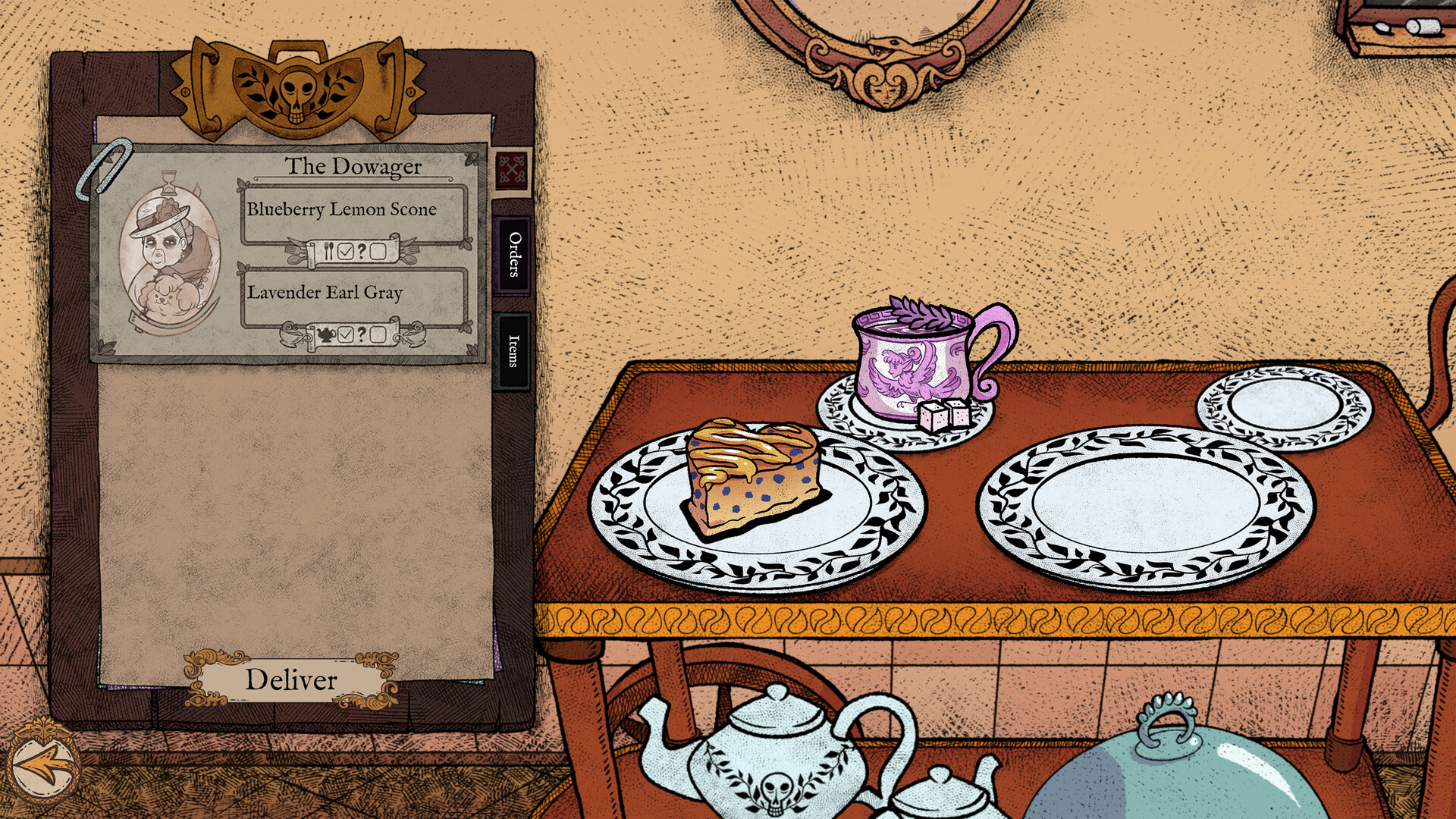Uncheck the ticked box on the Lavender Earl Gray order
This screenshot has width=1456, height=819.
(346, 336)
